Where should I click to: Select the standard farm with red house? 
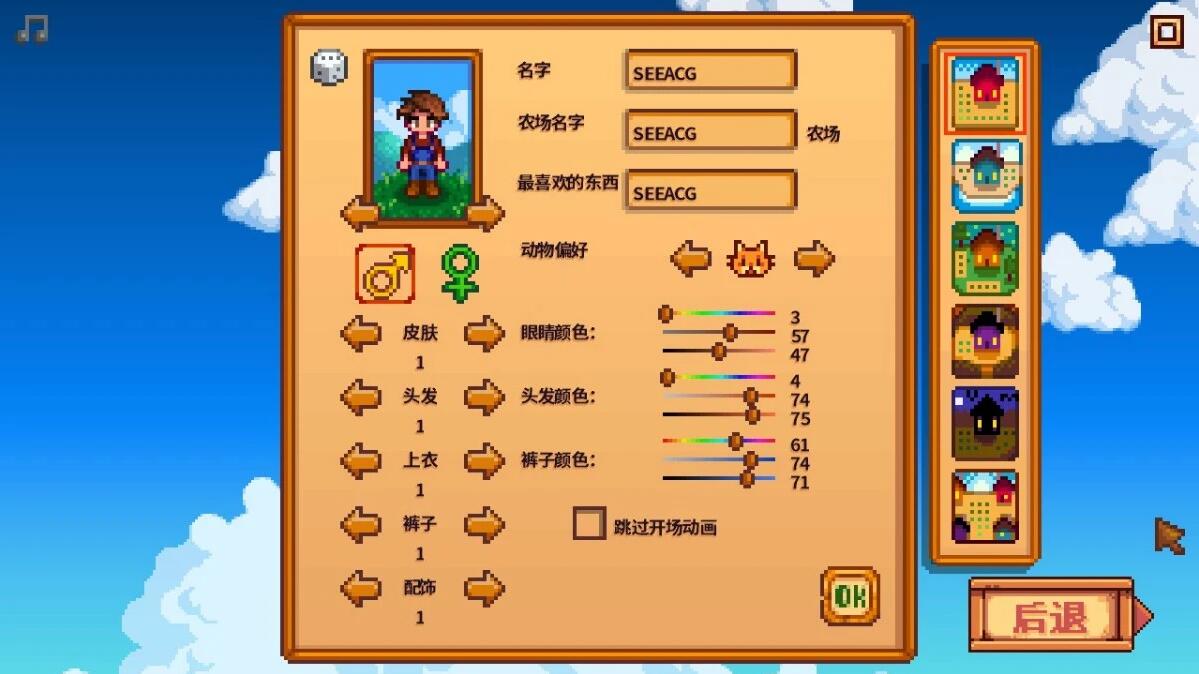click(986, 94)
